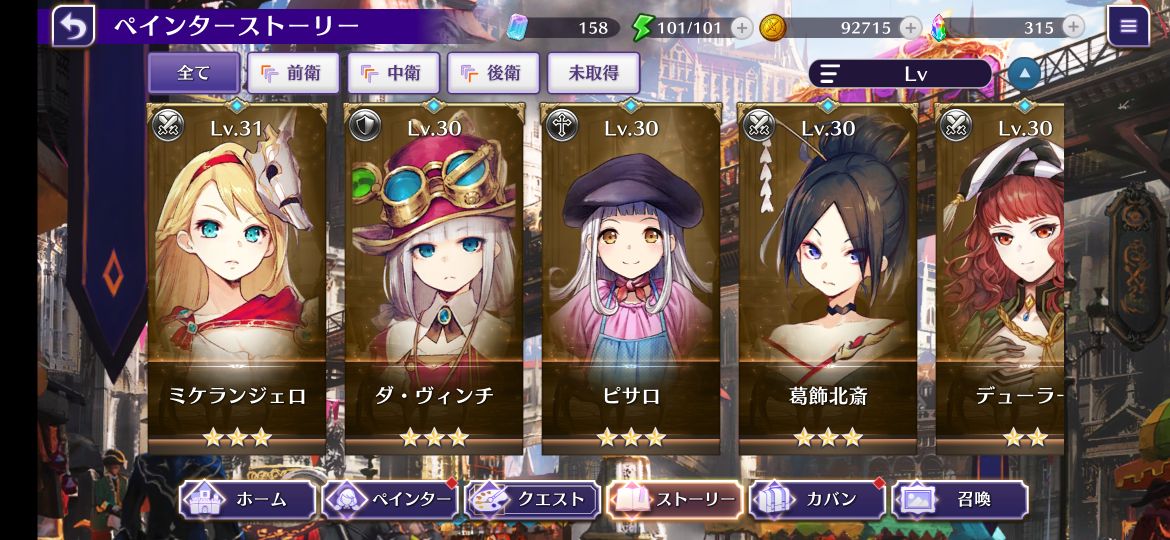The image size is (1170, 540).
Task: Filter painters by 中衛
Action: pyautogui.click(x=392, y=73)
